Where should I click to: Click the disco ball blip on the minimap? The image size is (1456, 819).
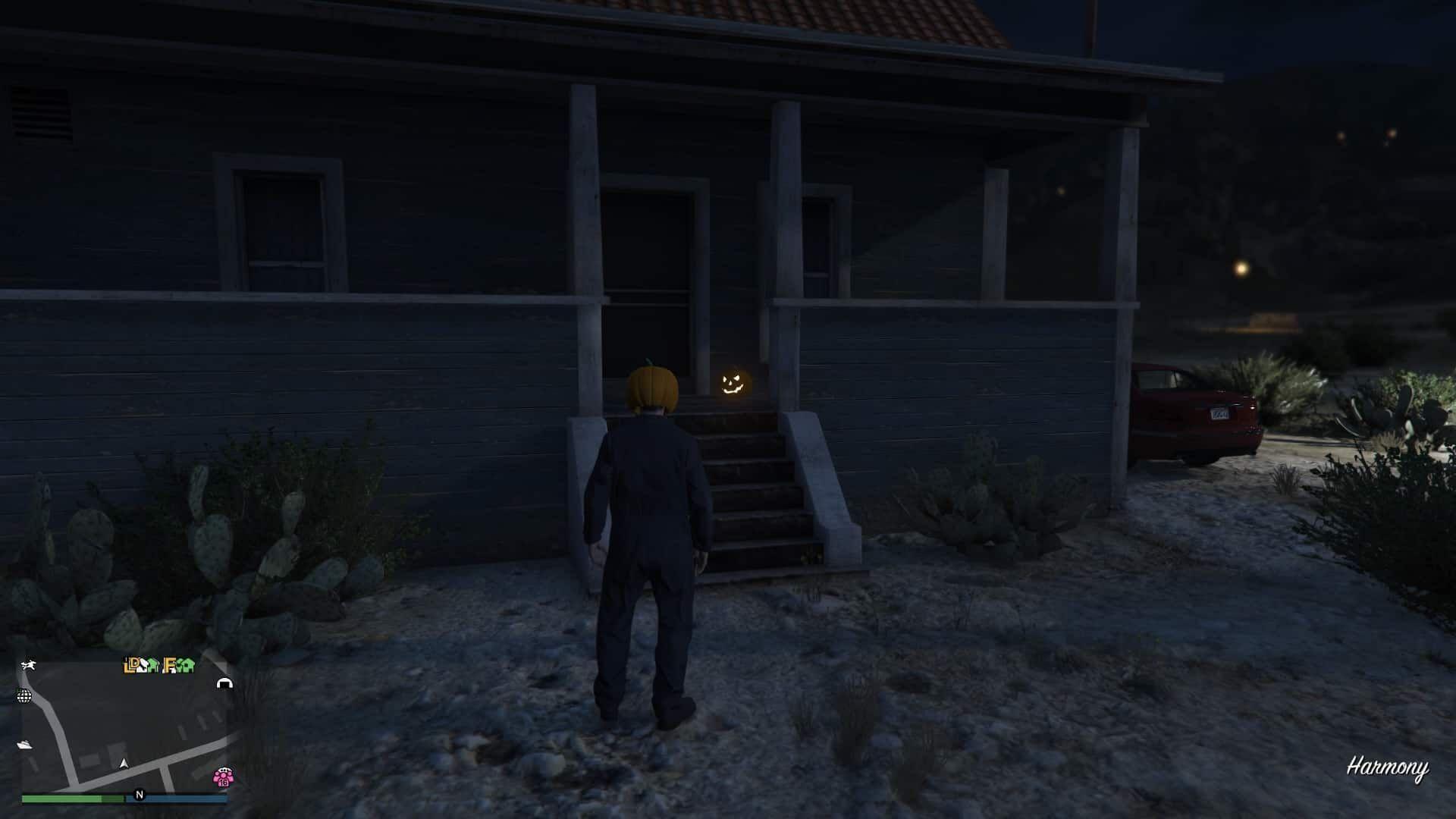(24, 696)
